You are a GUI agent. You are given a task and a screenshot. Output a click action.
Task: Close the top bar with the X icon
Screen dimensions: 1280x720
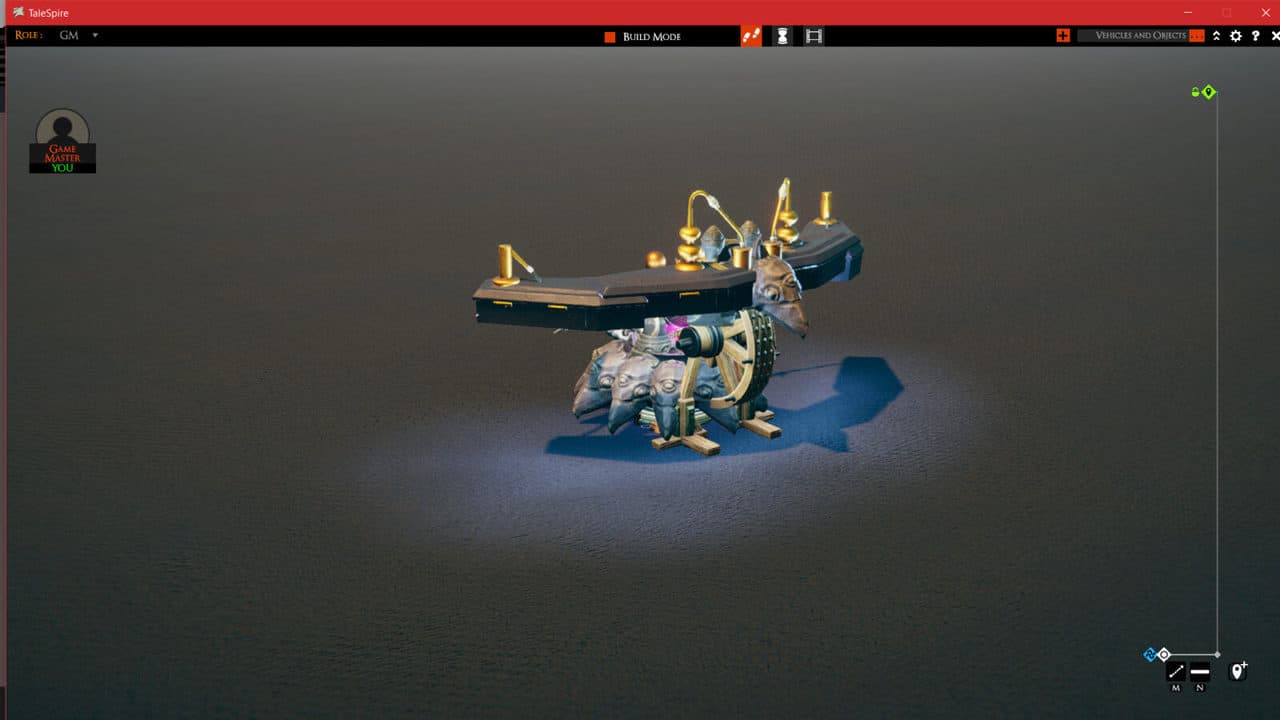click(1275, 36)
